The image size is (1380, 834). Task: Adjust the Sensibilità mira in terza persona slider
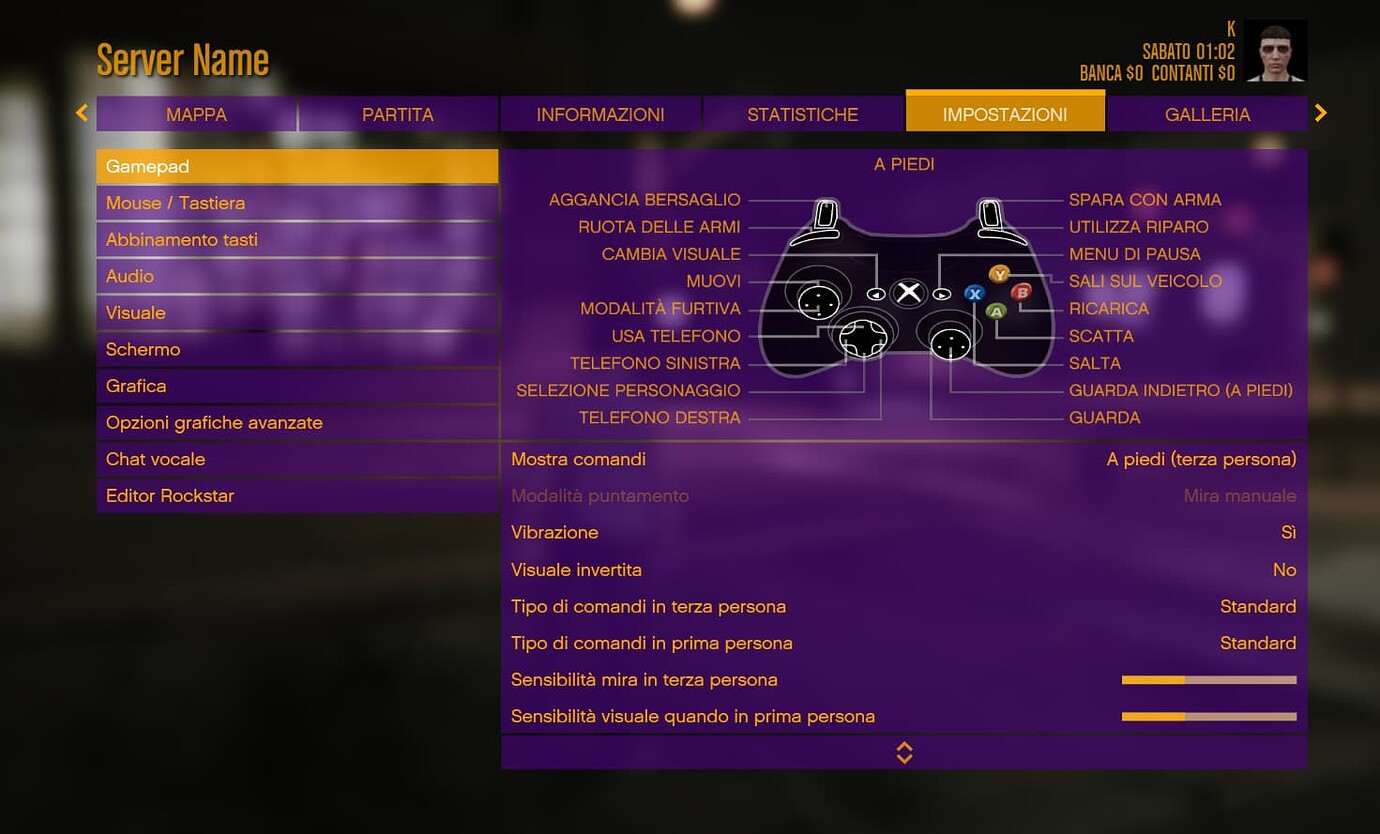[x=1208, y=679]
